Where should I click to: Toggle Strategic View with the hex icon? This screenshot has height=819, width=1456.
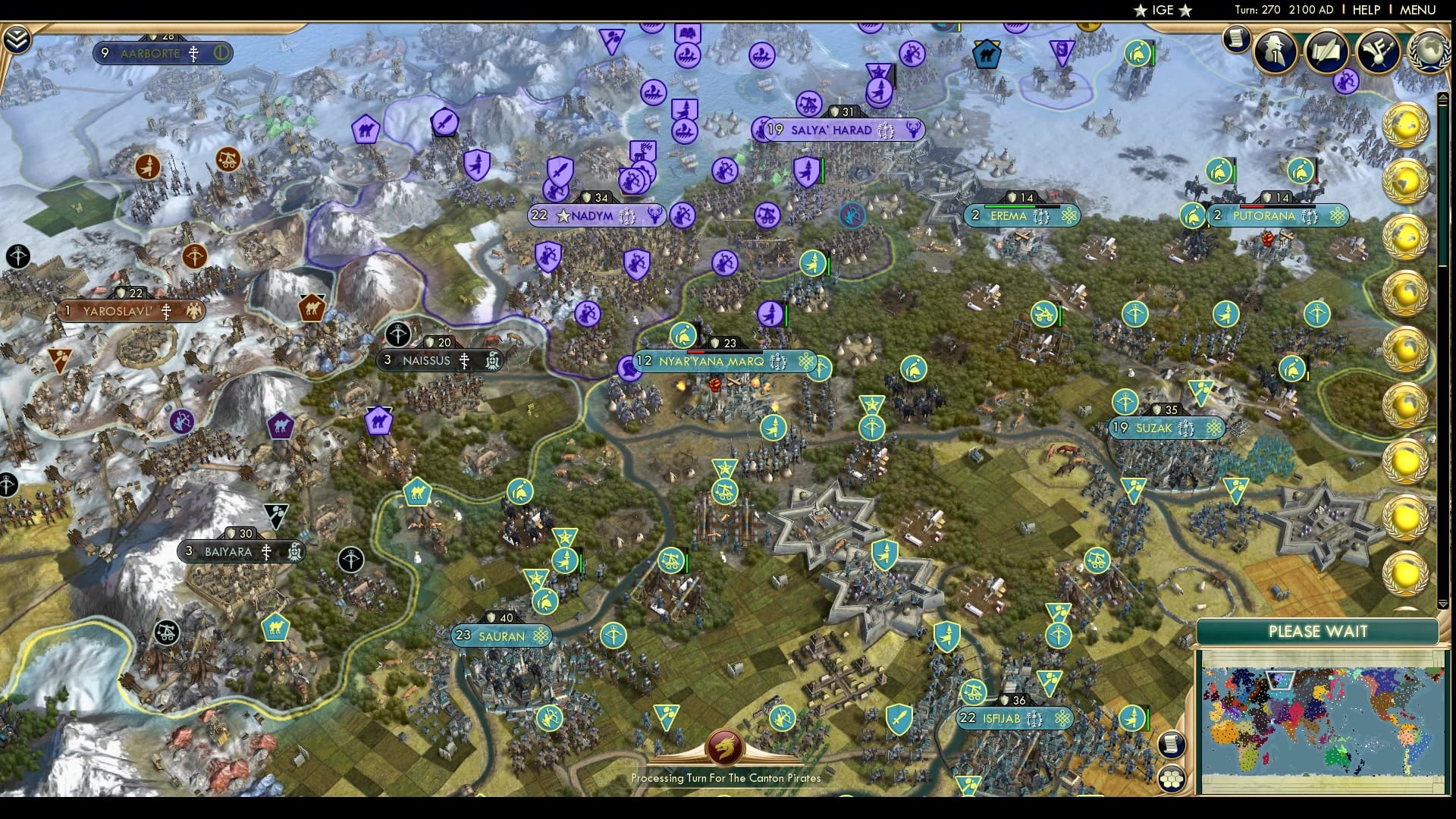[x=1172, y=778]
